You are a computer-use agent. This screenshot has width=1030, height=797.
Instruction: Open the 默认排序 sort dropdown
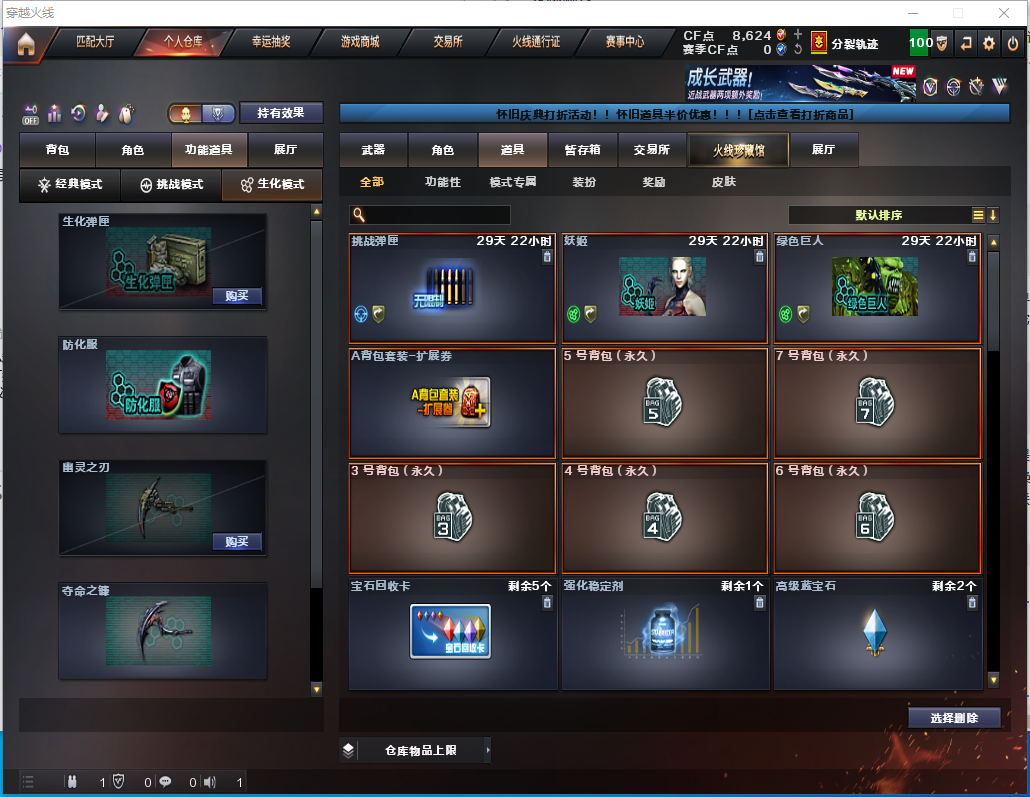point(880,215)
